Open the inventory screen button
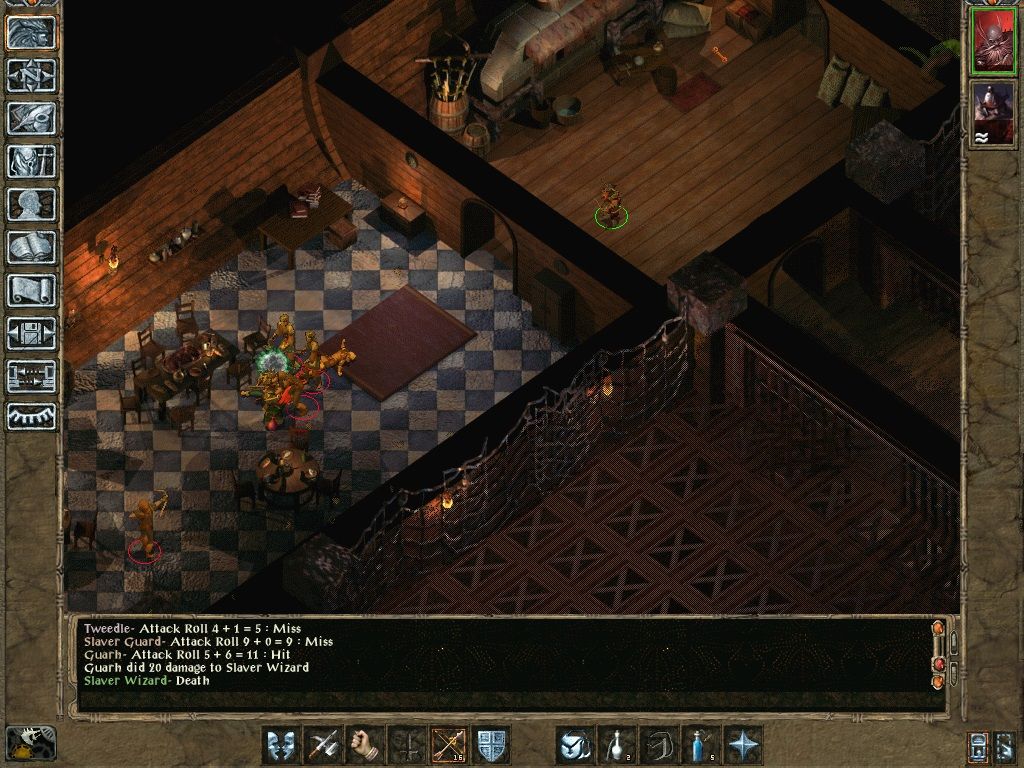The height and width of the screenshot is (768, 1024). (31, 161)
